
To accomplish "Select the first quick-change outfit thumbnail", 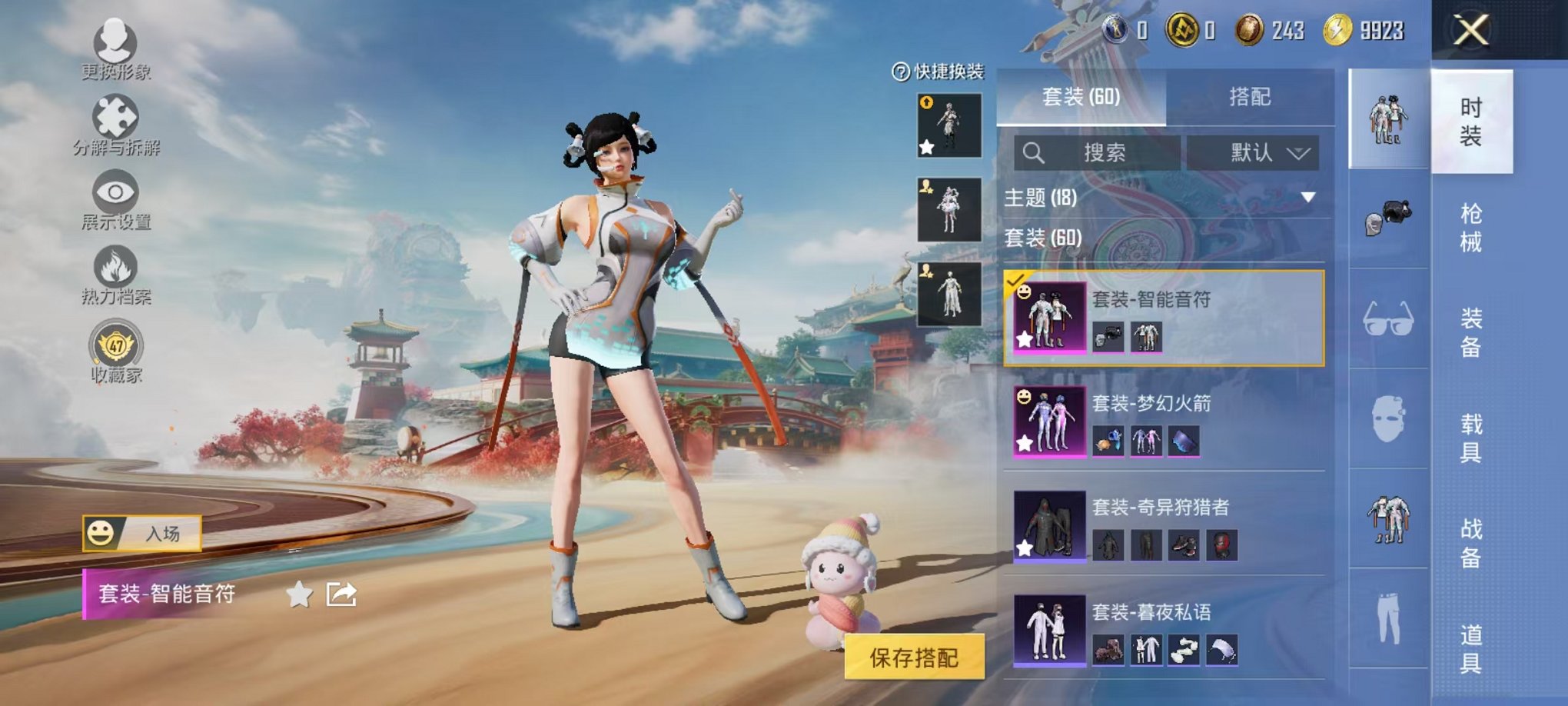I will click(949, 125).
